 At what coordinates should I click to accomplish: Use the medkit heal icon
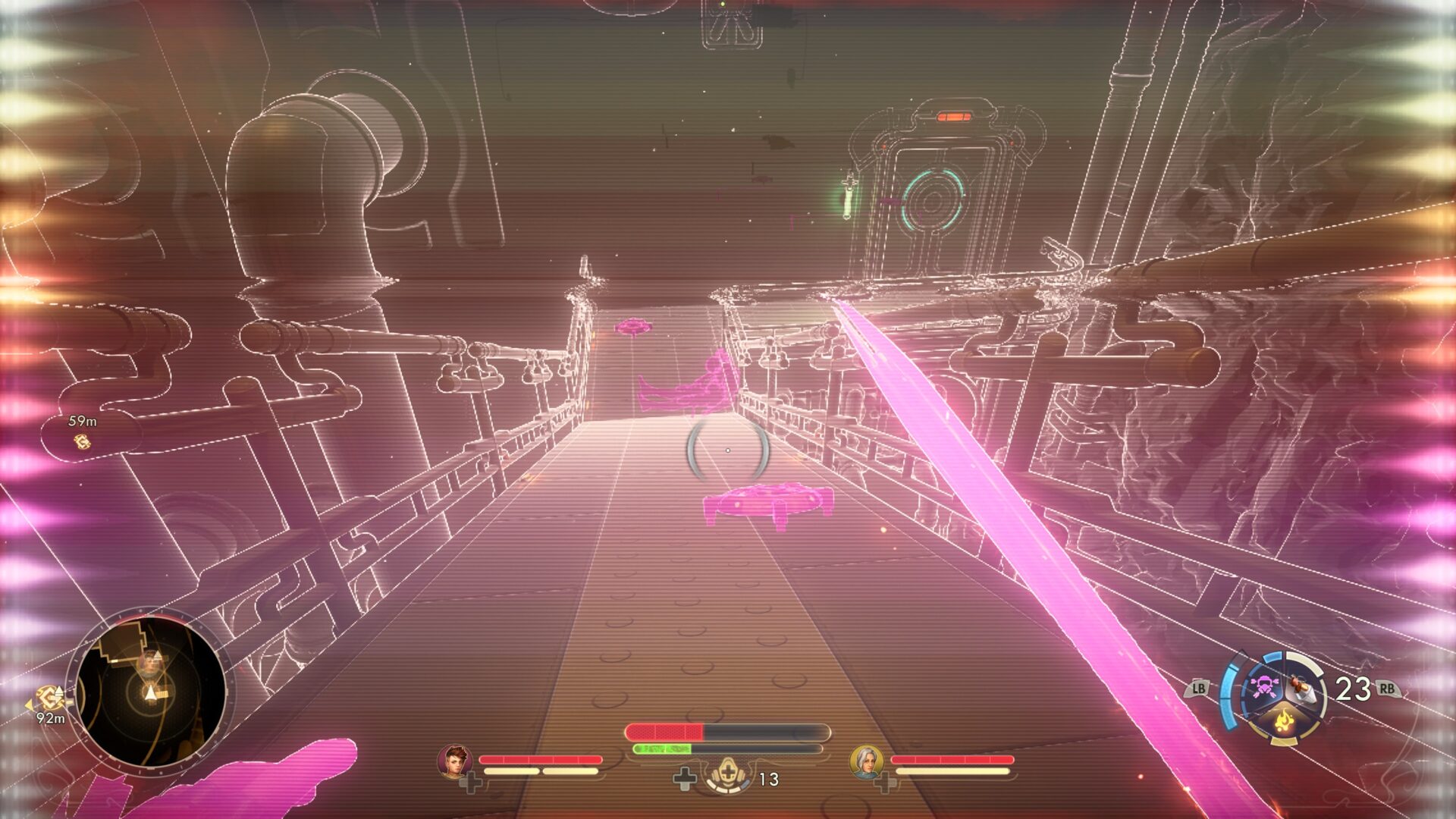click(x=728, y=776)
